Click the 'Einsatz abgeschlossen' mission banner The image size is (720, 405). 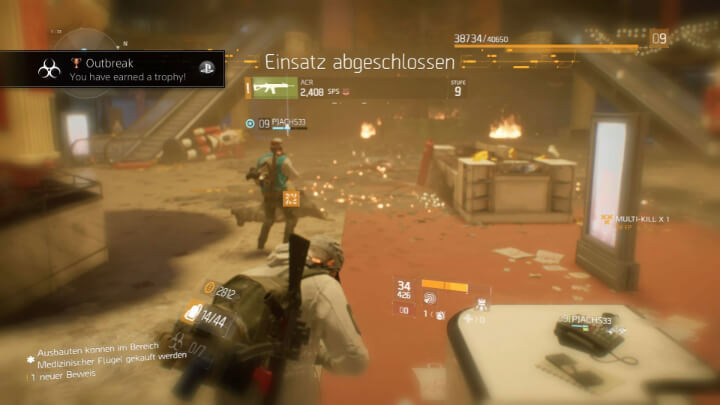pyautogui.click(x=360, y=63)
